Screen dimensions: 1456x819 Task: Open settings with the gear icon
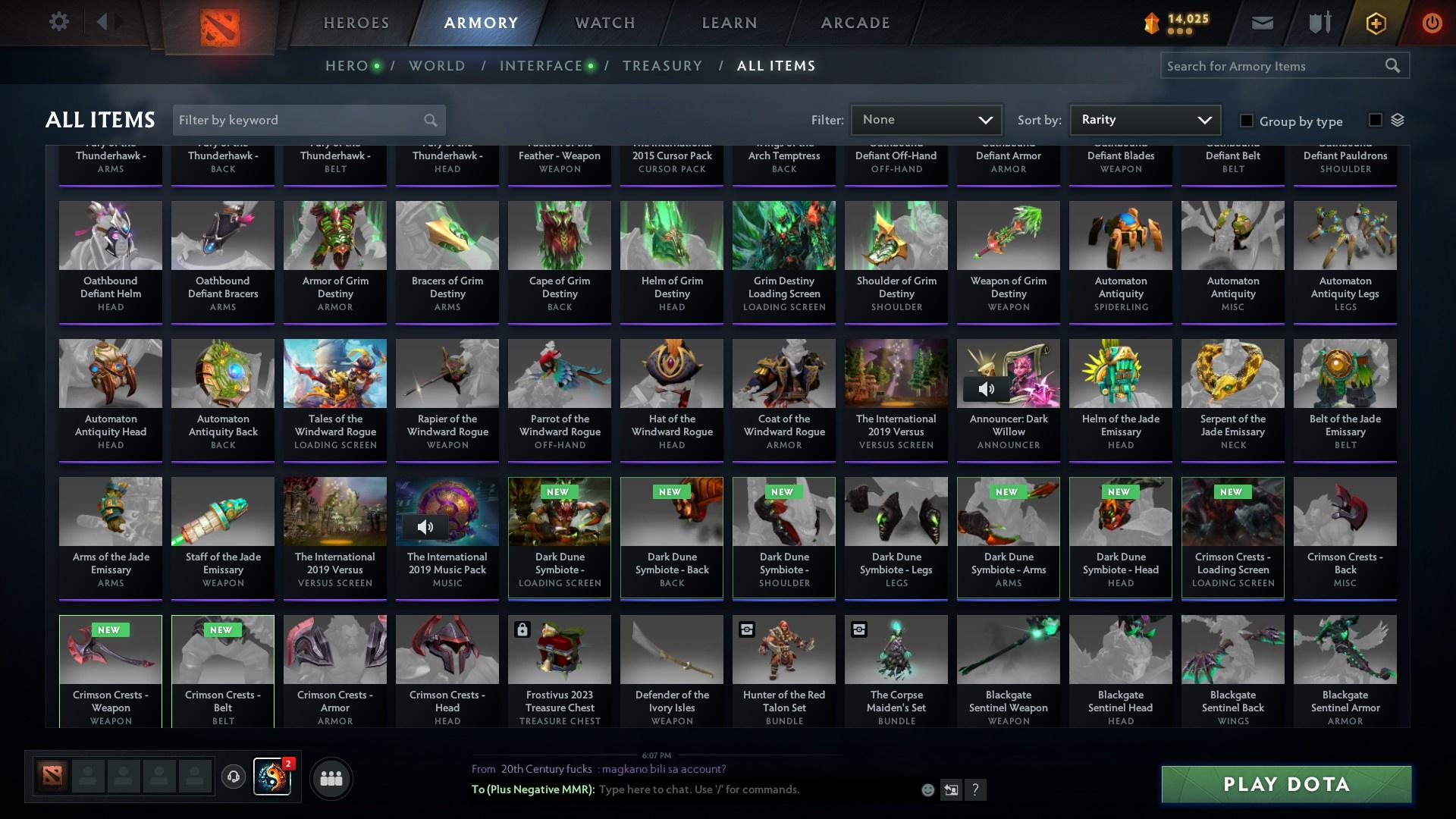58,22
